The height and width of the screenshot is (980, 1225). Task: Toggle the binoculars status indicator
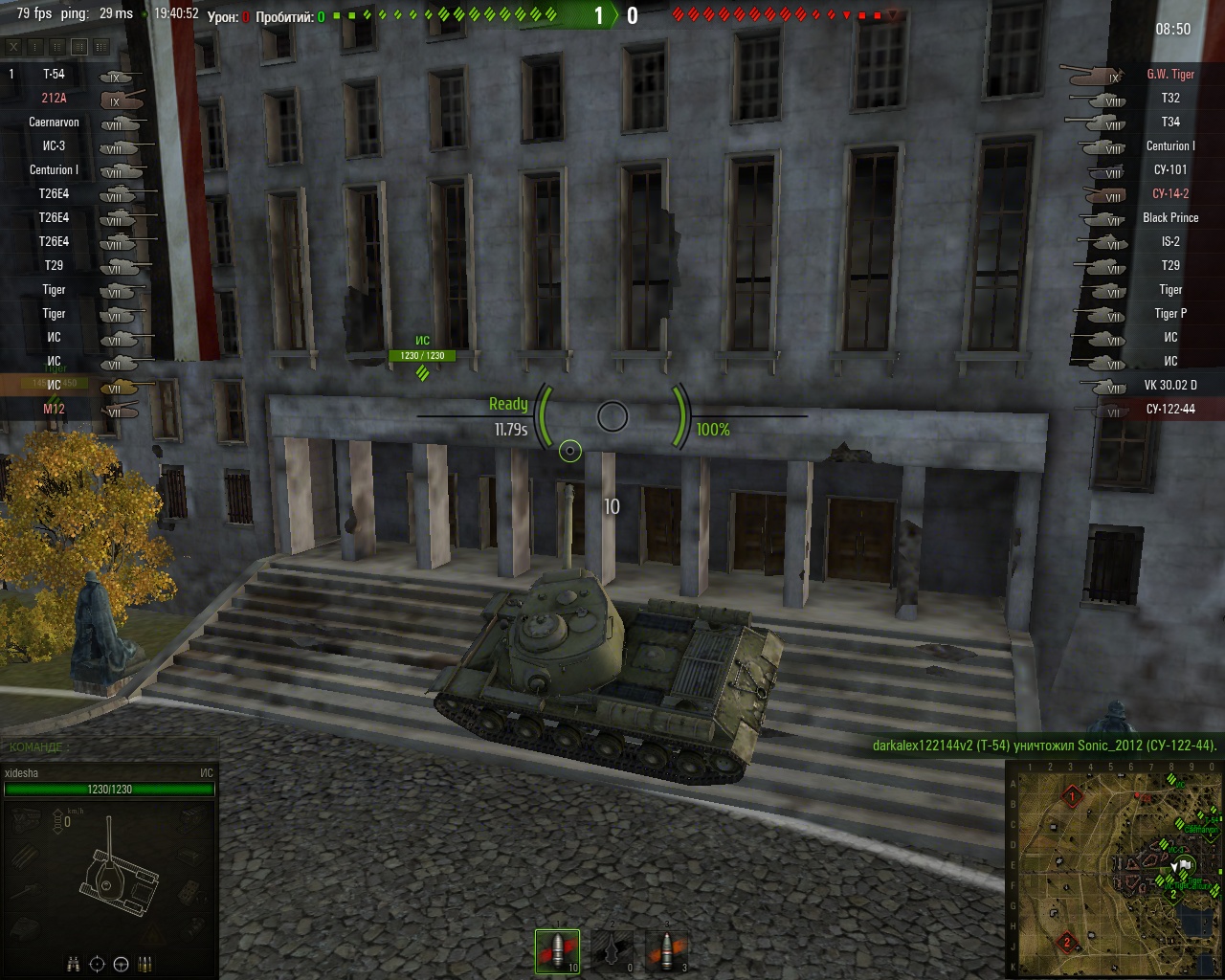74,964
